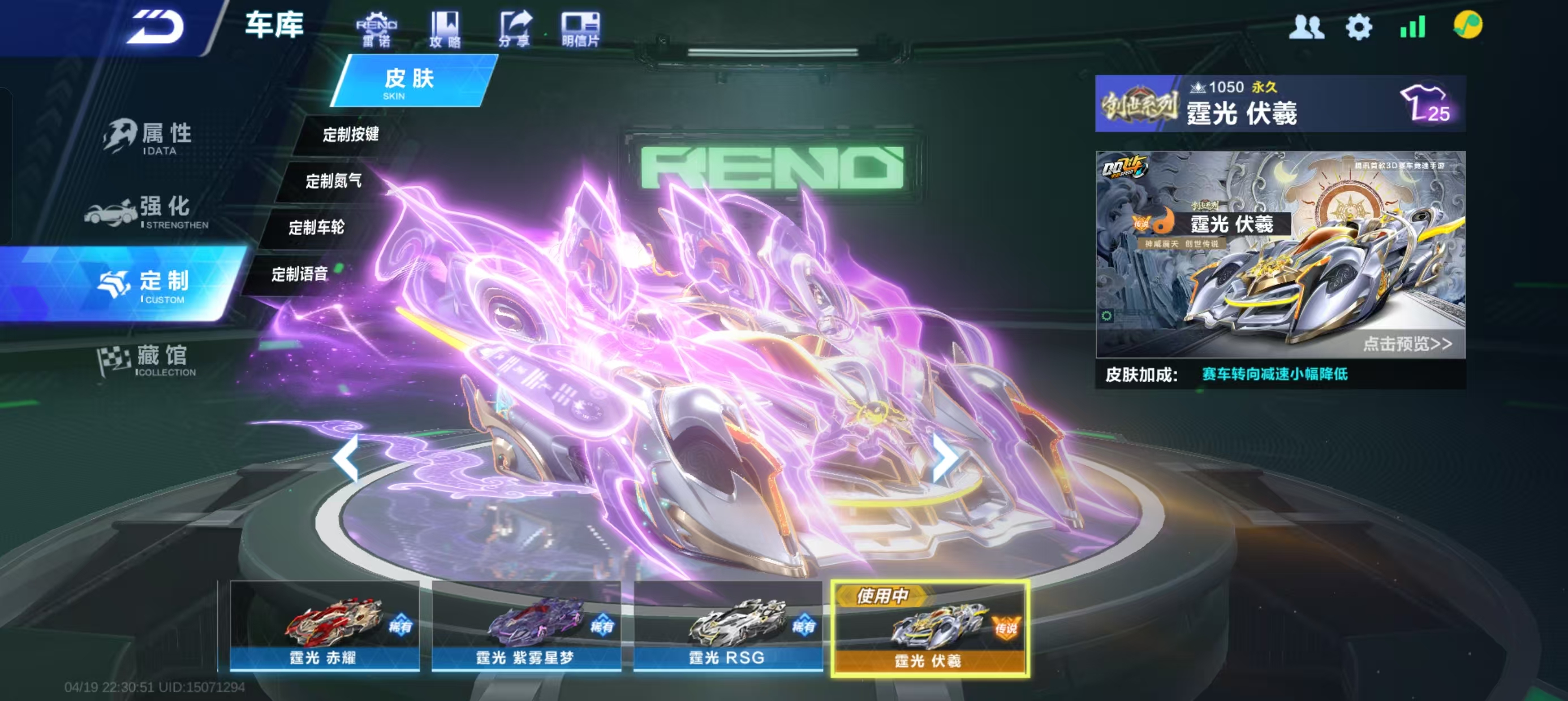Open the 藏馆 COLLECTION tab
The image size is (1568, 701).
(147, 359)
